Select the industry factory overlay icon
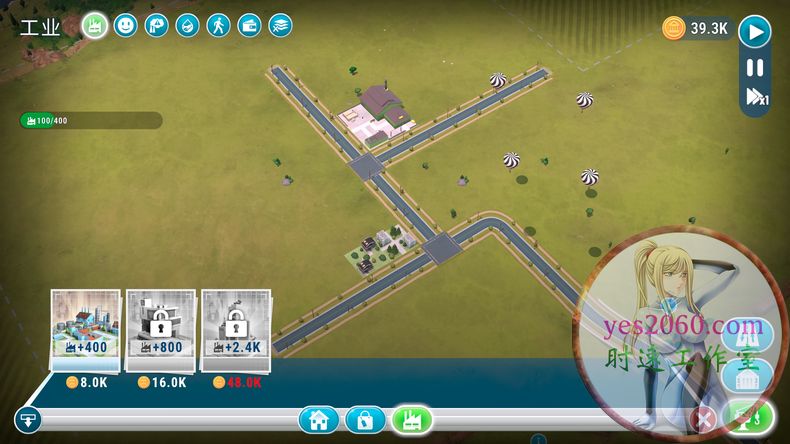The width and height of the screenshot is (790, 444). [x=95, y=25]
